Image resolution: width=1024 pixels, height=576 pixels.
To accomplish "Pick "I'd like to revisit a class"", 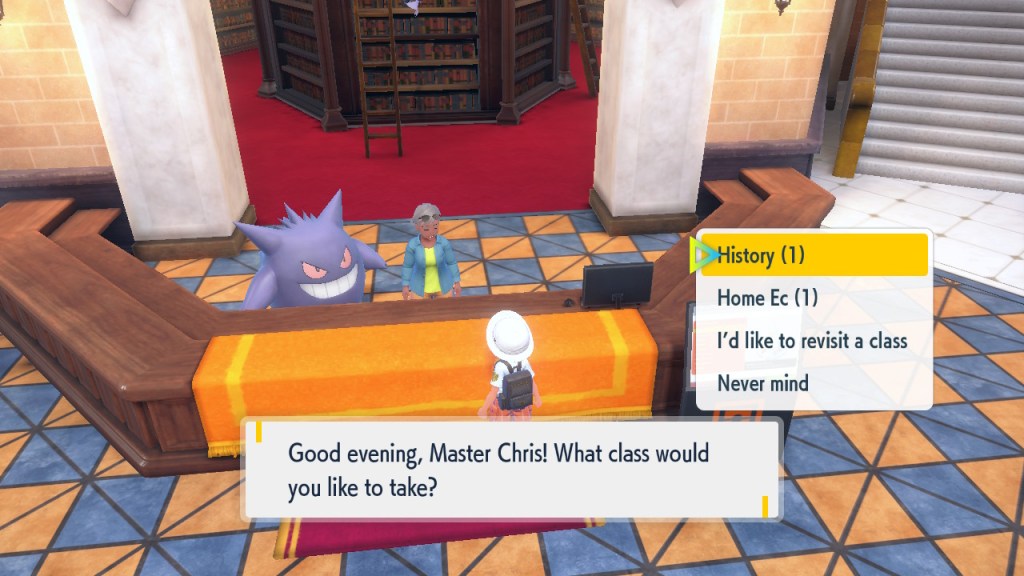I will [812, 340].
